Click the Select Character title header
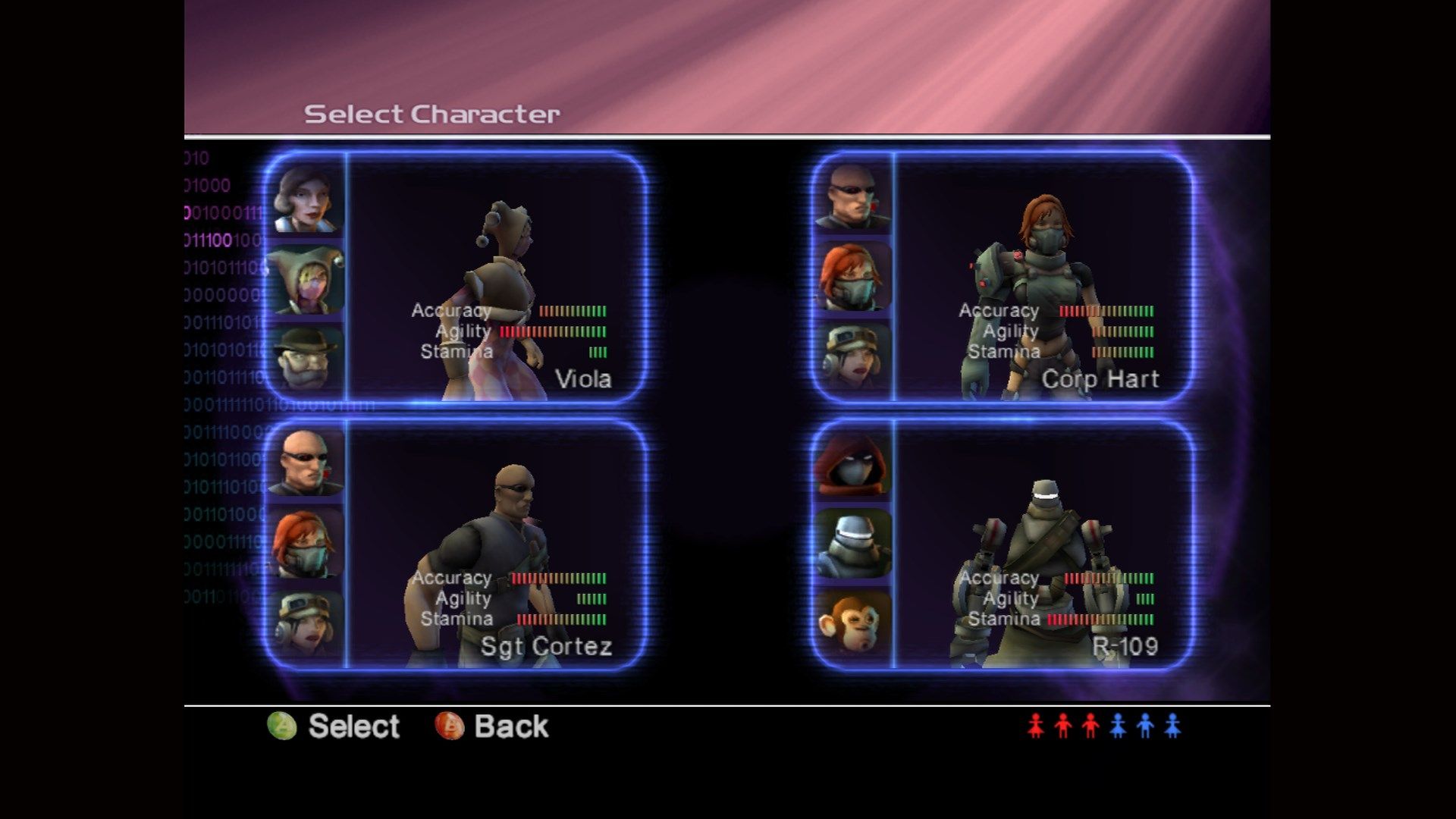The height and width of the screenshot is (819, 1456). [432, 114]
